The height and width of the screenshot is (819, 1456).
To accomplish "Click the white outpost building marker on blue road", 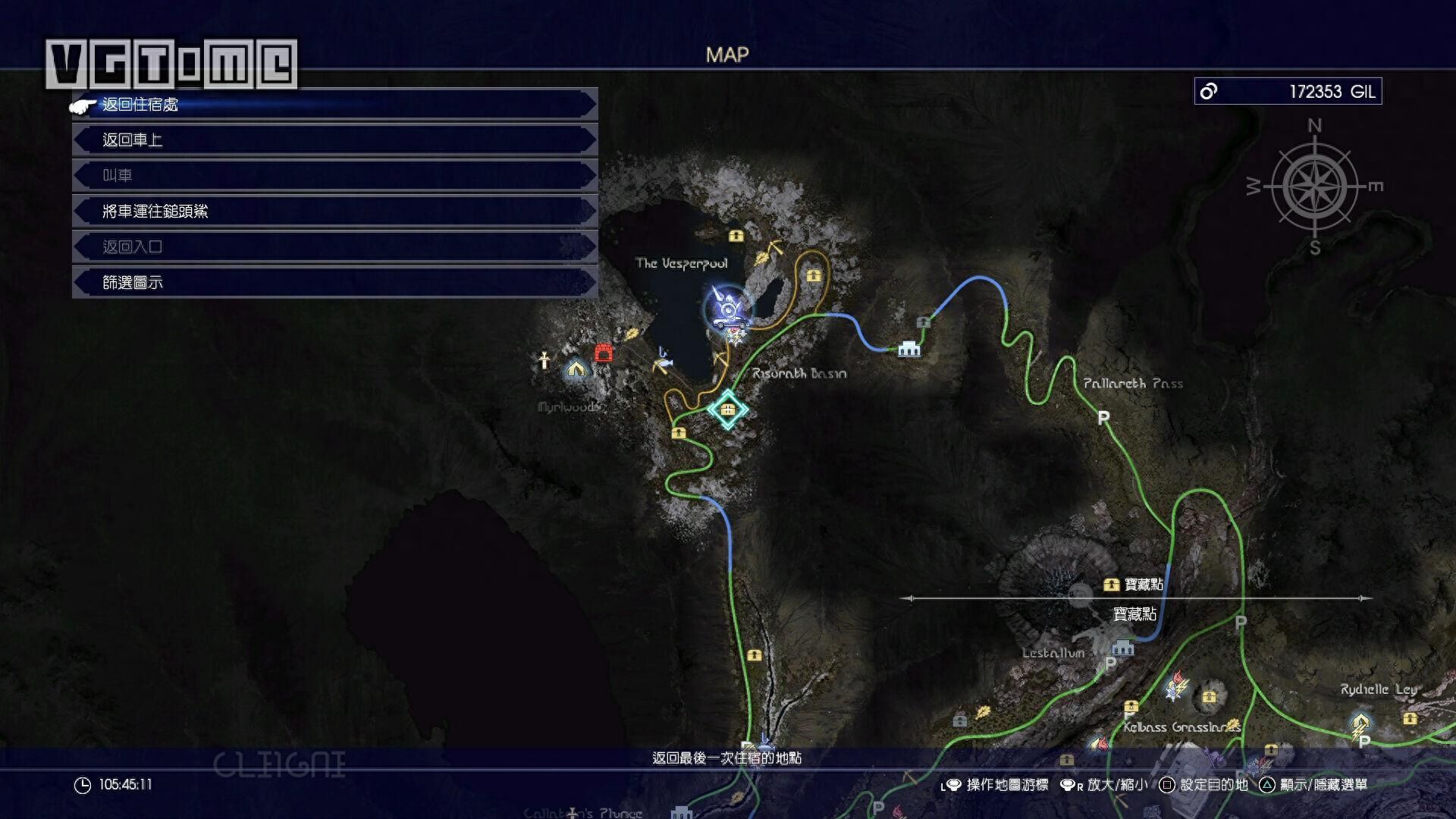I will (x=908, y=349).
